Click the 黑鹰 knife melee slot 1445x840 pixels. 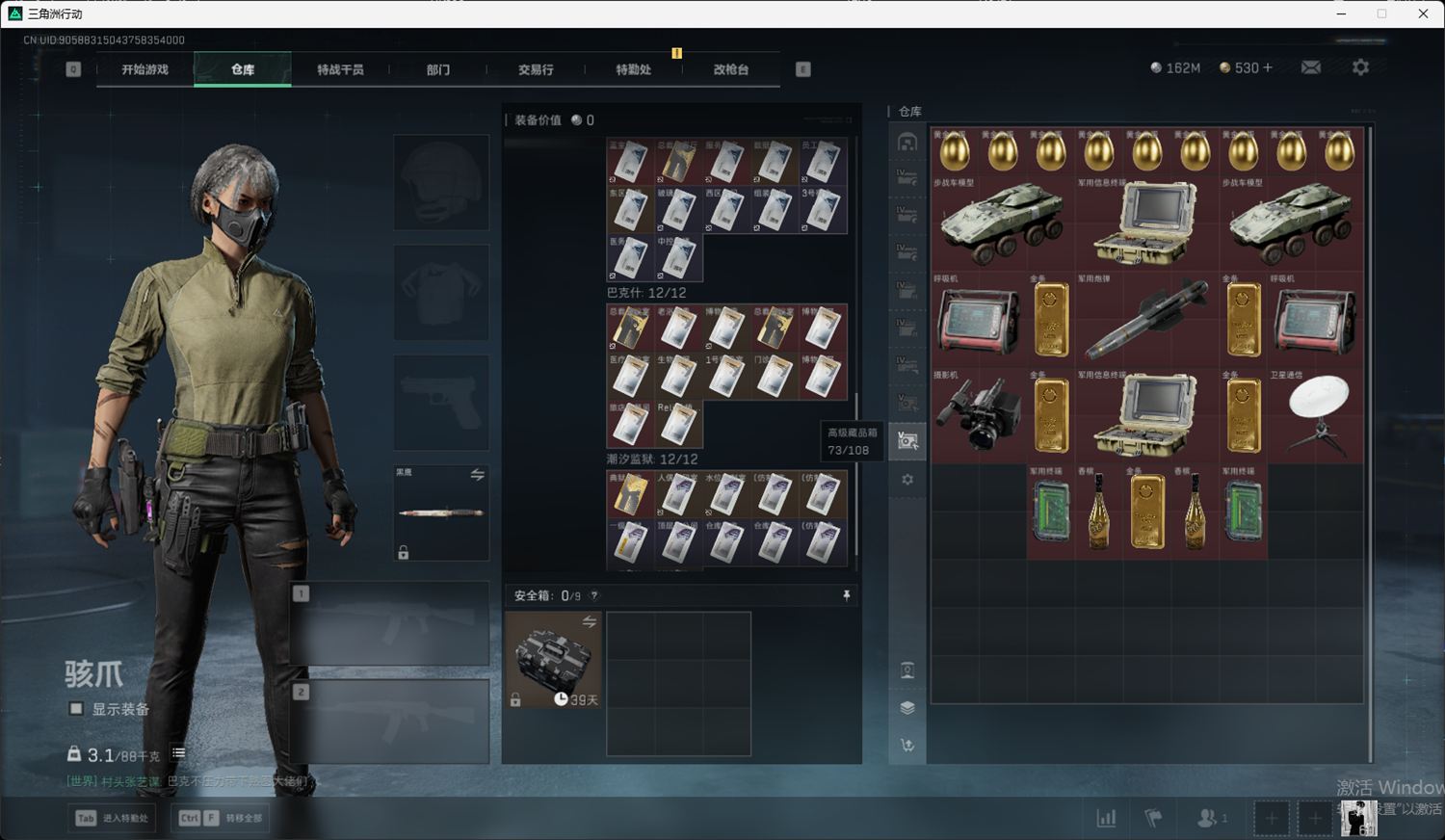tap(441, 512)
